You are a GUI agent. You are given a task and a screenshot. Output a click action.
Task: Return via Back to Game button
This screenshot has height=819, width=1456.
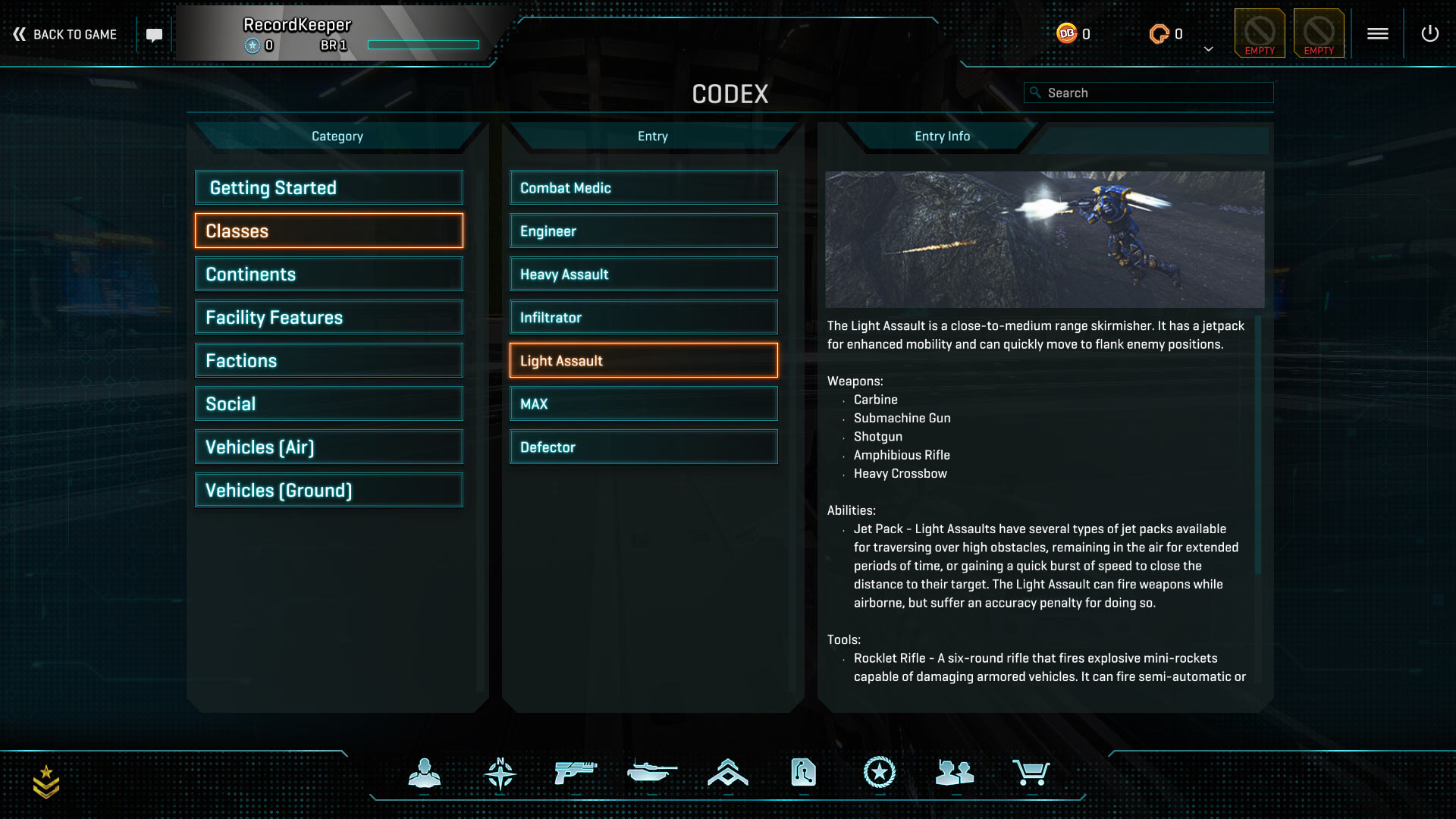[x=65, y=34]
